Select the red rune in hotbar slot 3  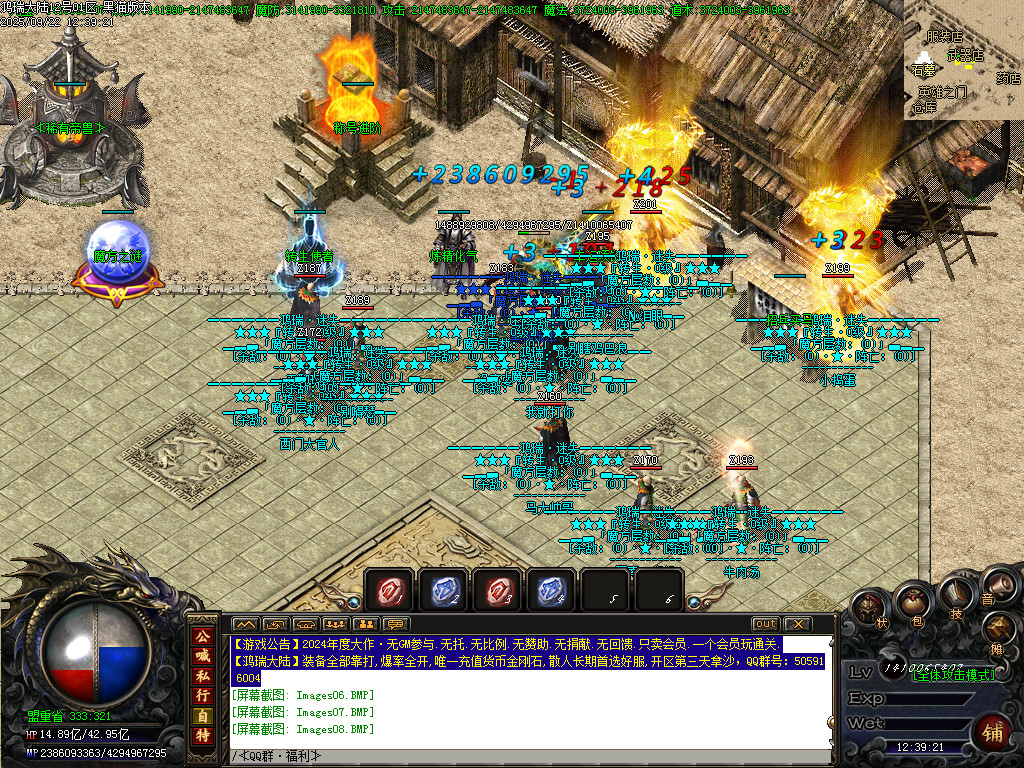pyautogui.click(x=497, y=591)
